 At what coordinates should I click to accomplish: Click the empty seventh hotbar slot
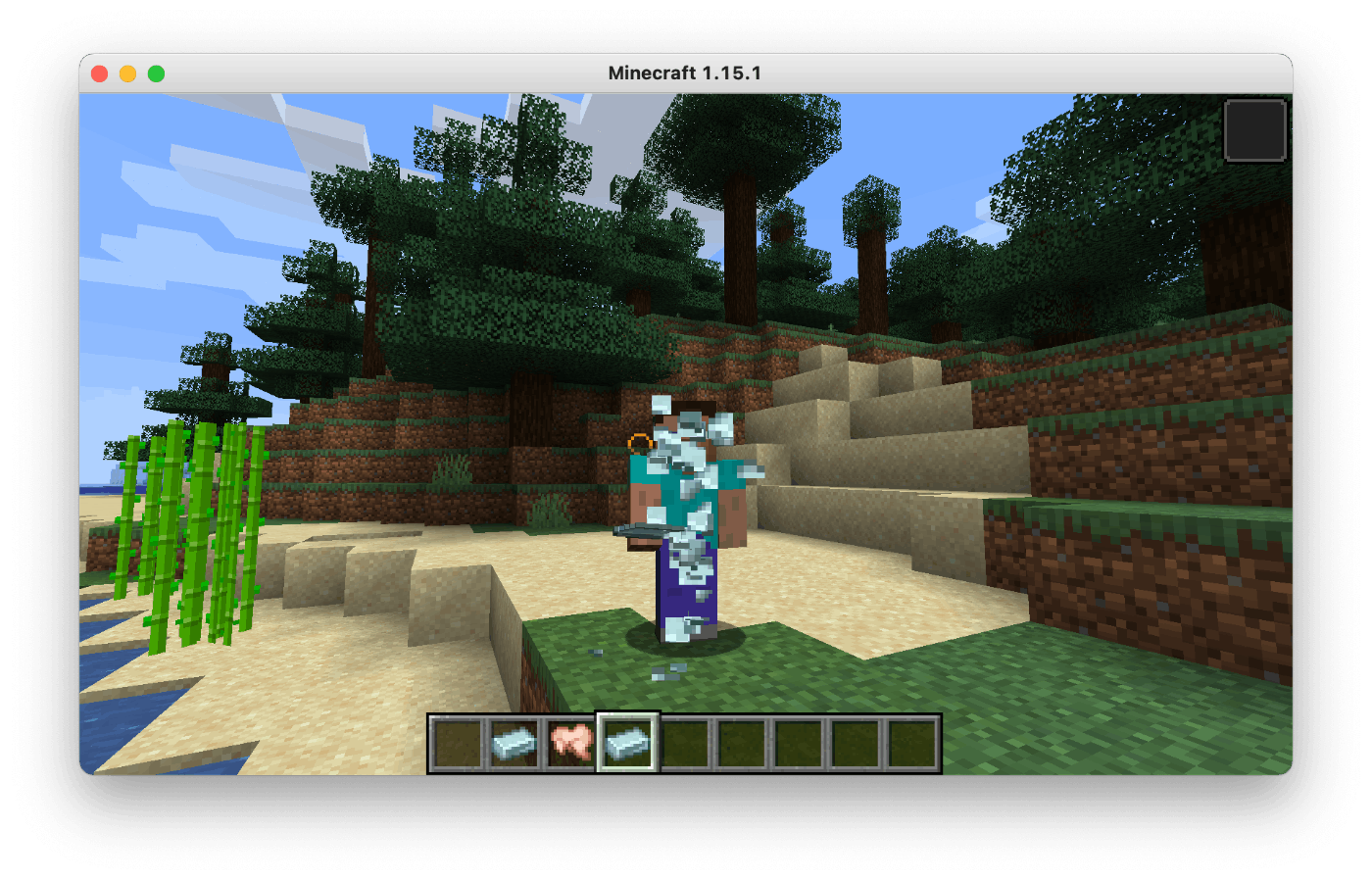(798, 742)
